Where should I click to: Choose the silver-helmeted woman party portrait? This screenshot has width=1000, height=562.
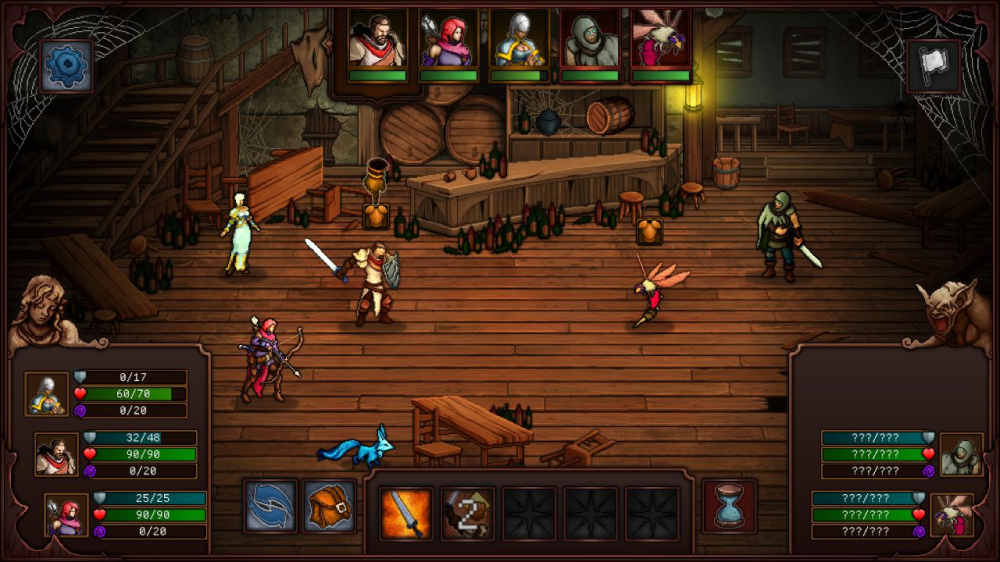pos(46,394)
